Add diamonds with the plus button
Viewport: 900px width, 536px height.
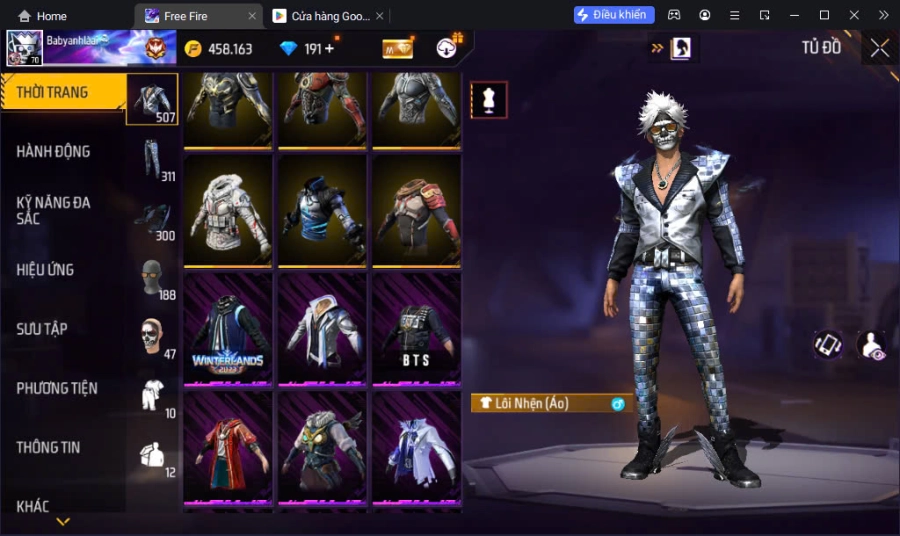point(329,49)
